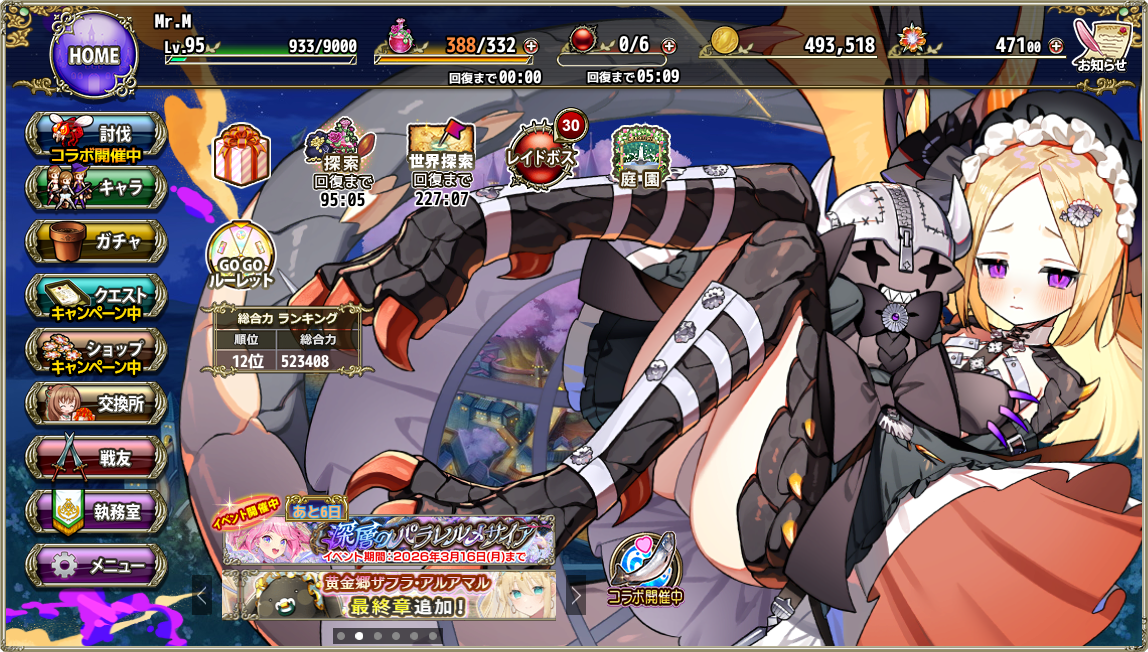Visit the ショップ shop
Screen dimensions: 1148x652
[96, 350]
